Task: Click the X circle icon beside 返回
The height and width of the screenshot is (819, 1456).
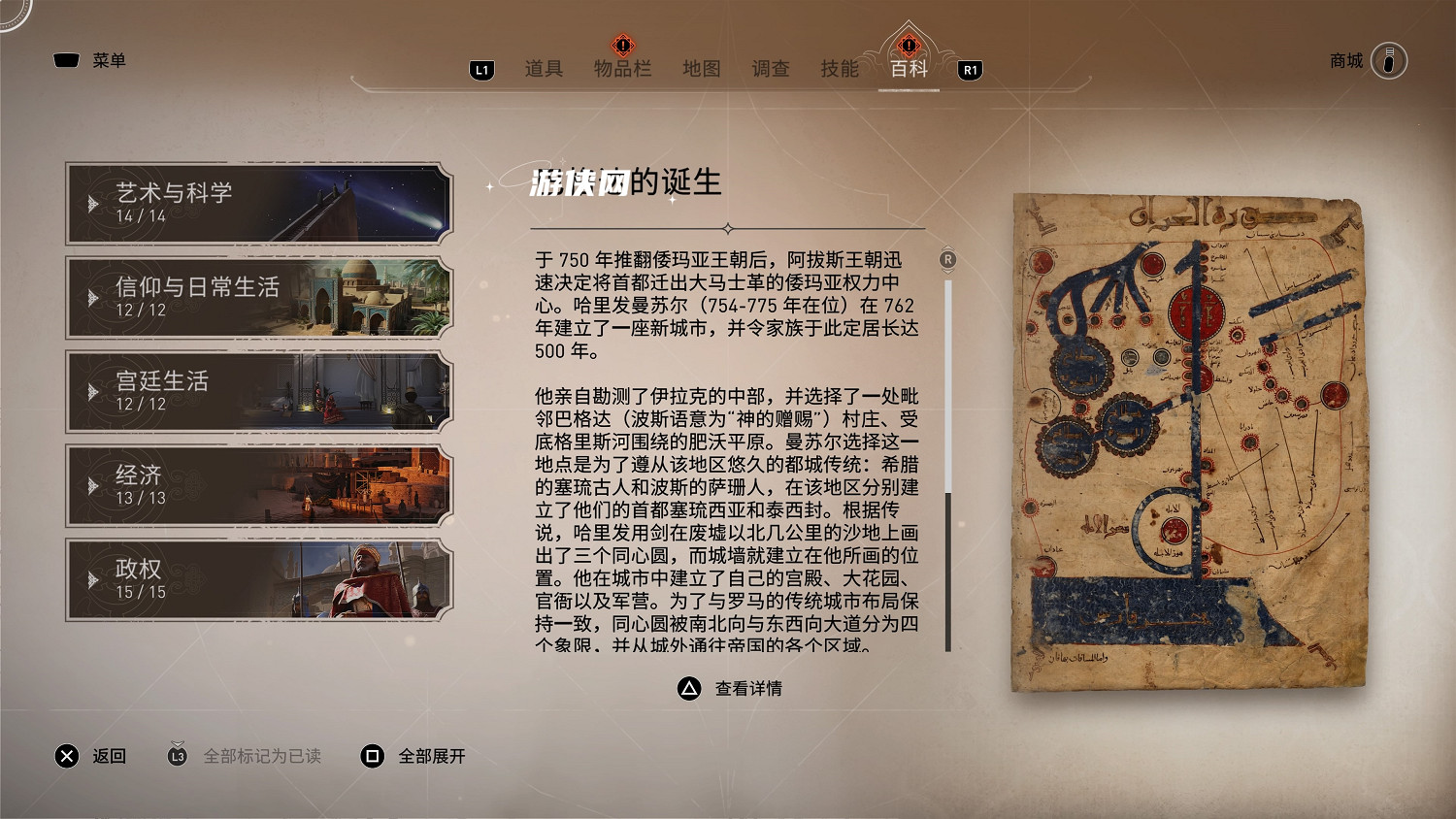Action: tap(66, 756)
